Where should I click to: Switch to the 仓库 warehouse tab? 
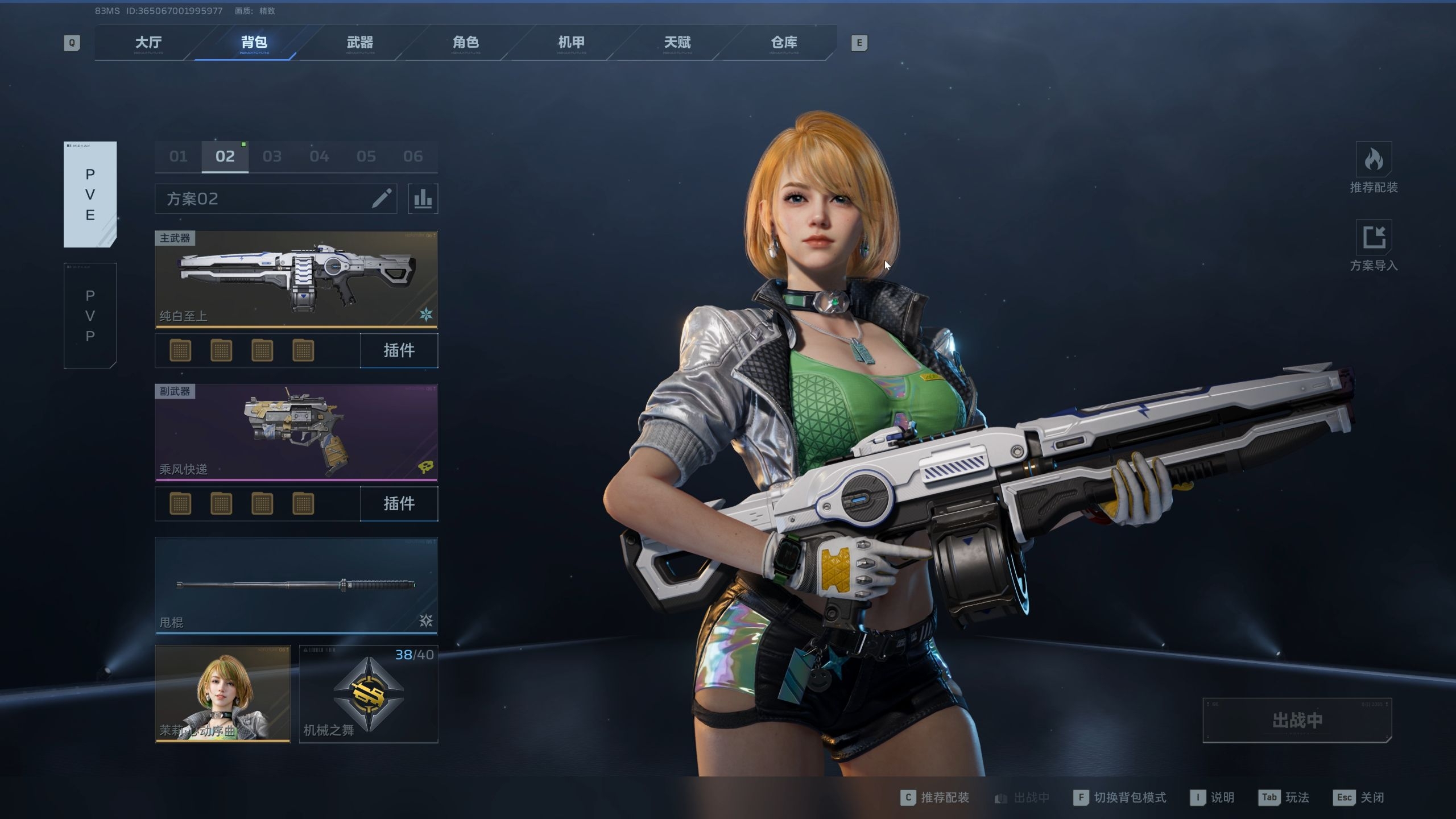[784, 43]
